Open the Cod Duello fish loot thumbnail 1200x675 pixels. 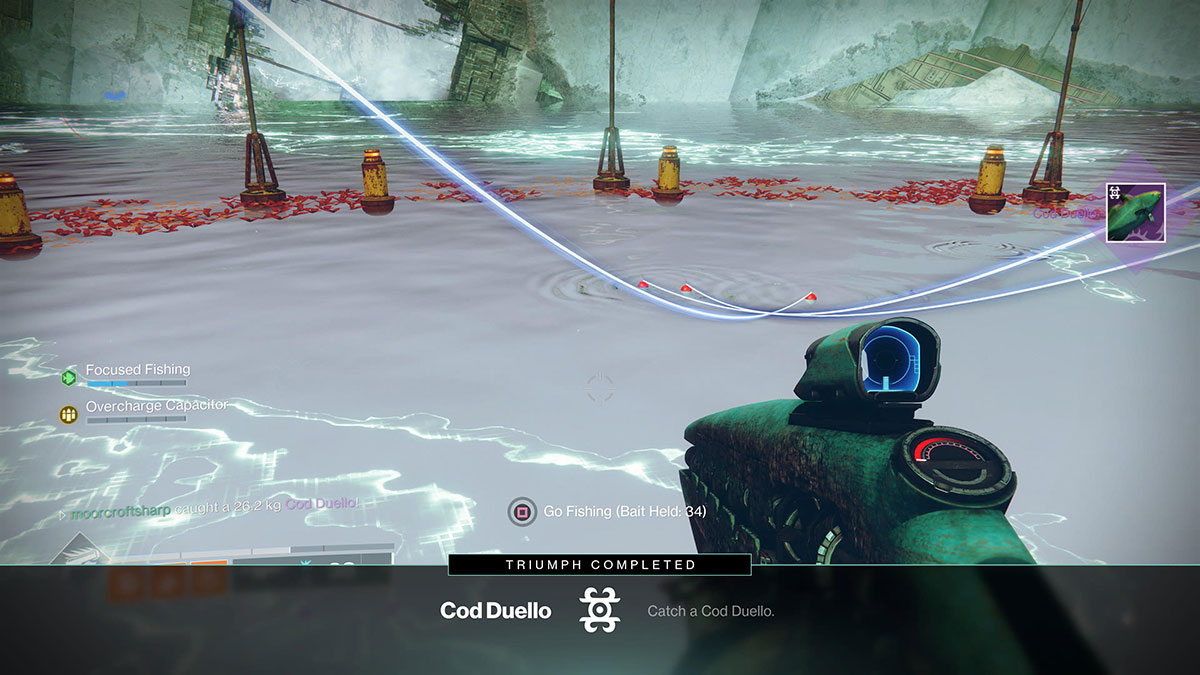pos(1135,213)
